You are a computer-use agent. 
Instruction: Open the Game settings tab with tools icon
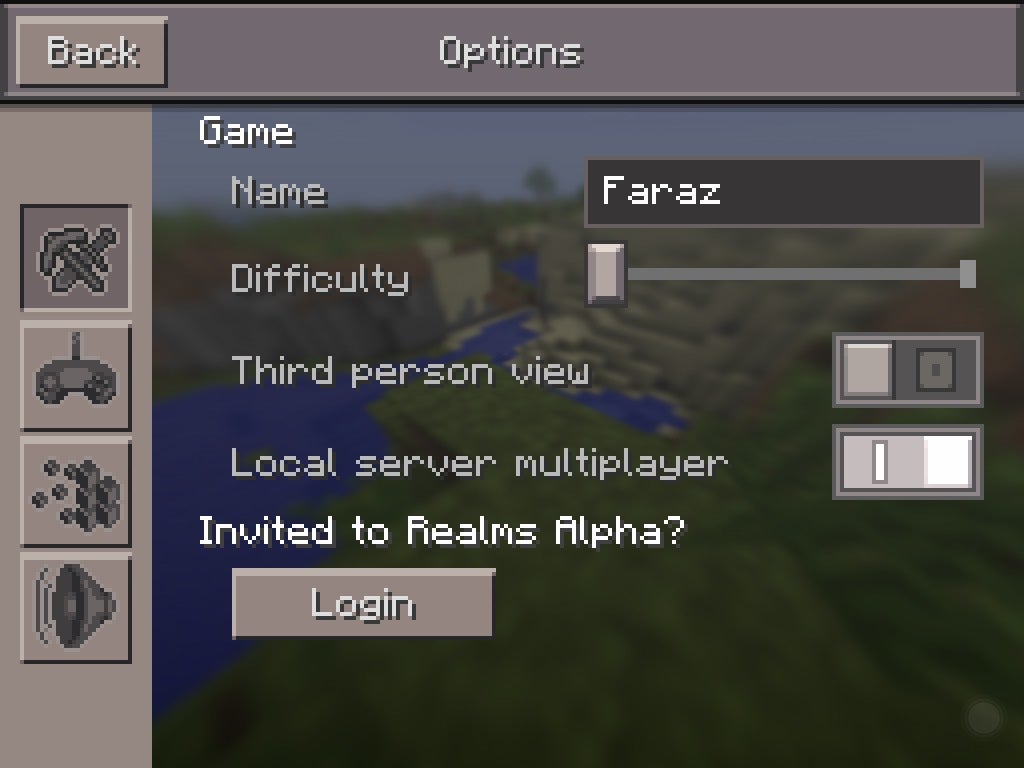tap(76, 258)
